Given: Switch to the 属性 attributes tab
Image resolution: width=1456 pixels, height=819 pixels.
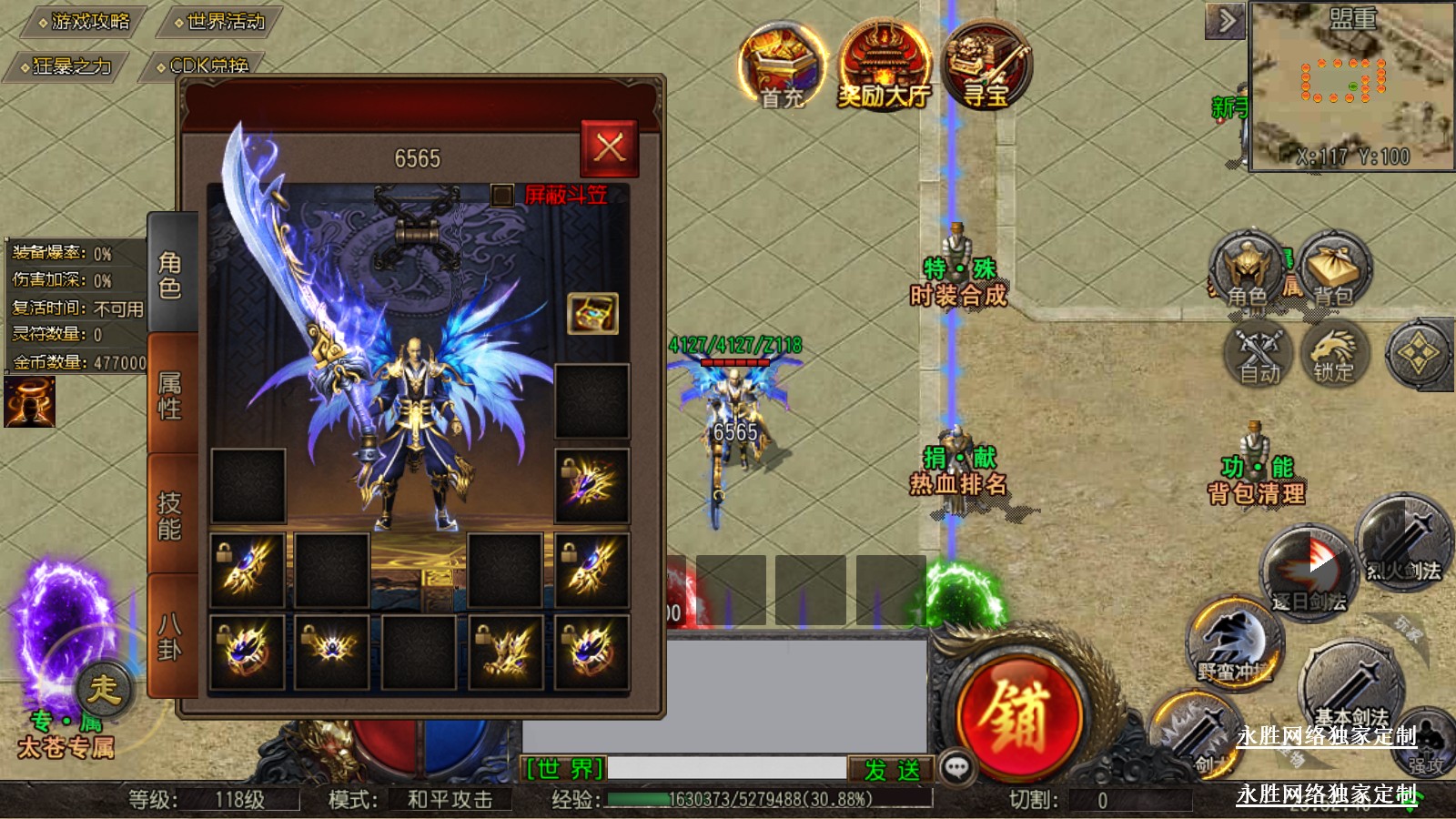Looking at the screenshot, I should coord(171,395).
